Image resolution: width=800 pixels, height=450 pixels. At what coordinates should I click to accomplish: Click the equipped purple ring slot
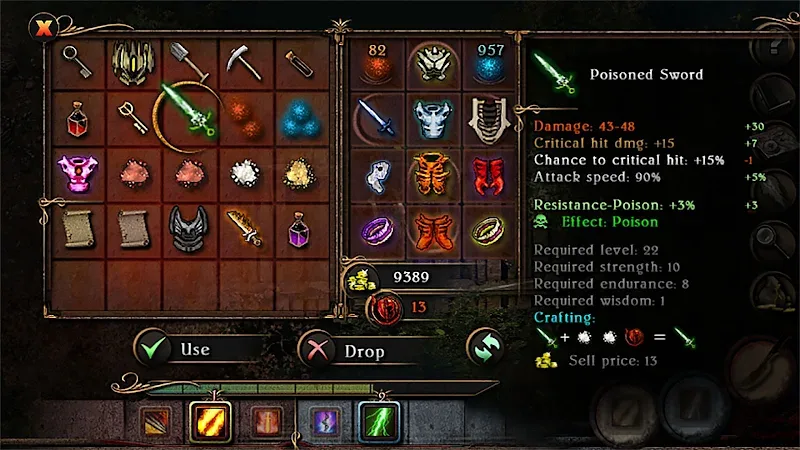point(378,230)
